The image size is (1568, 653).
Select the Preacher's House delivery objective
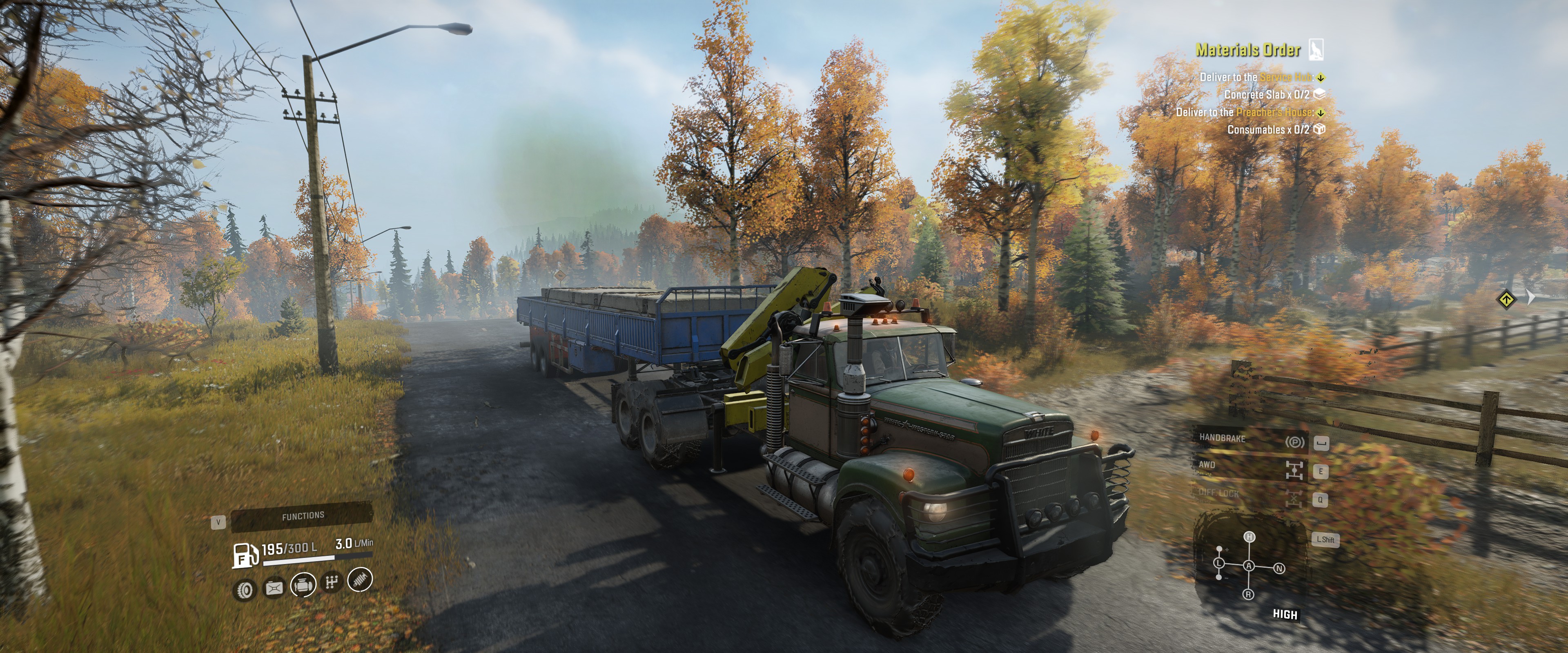(x=1244, y=112)
